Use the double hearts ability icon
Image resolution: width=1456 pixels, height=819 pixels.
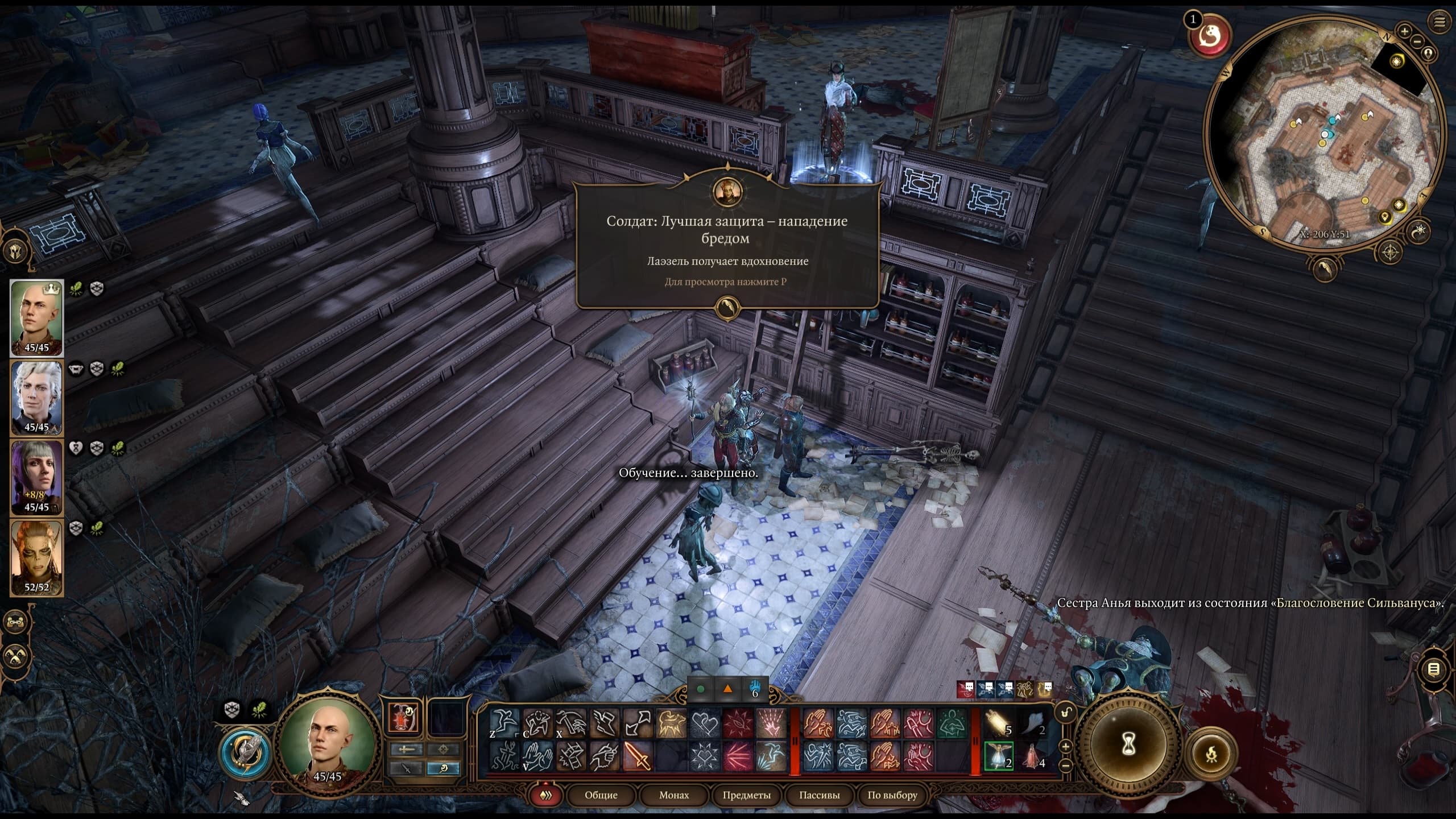click(x=704, y=723)
